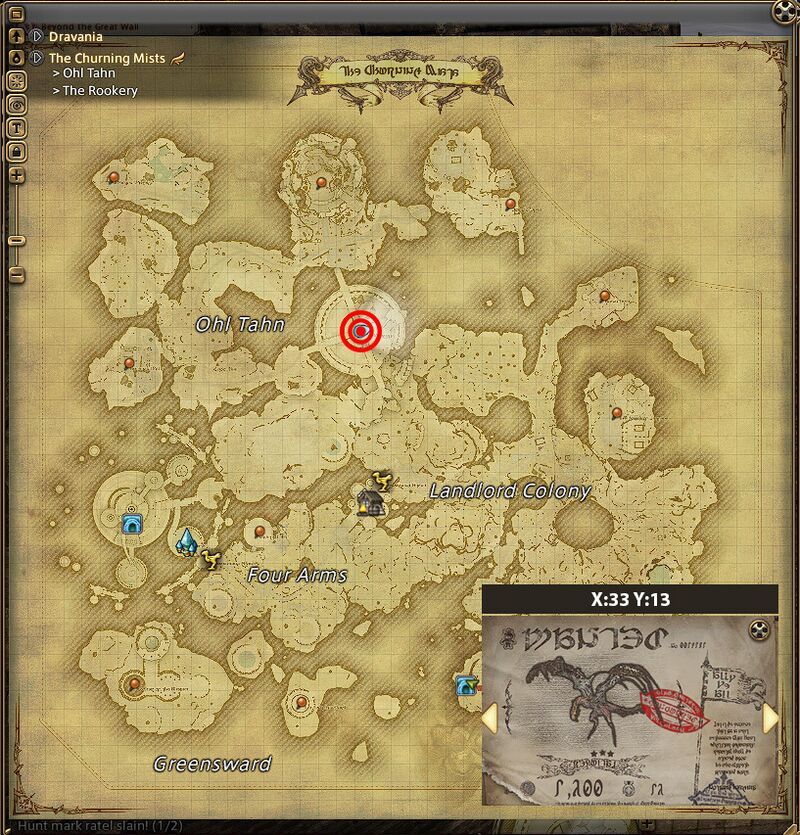The image size is (800, 835).
Task: Select Ohl Tahn from the area list
Action: click(89, 73)
